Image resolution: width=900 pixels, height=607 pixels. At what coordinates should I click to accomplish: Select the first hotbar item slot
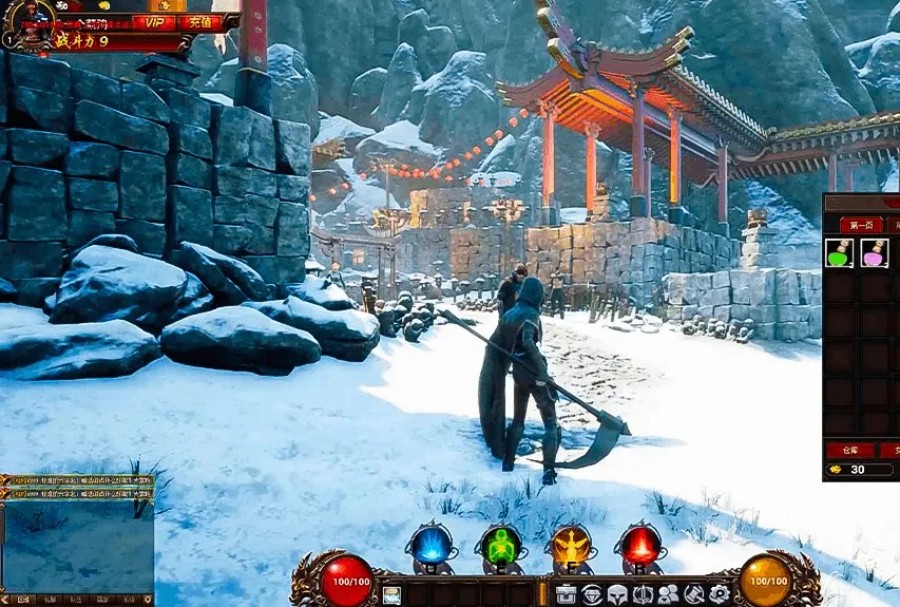coord(392,596)
